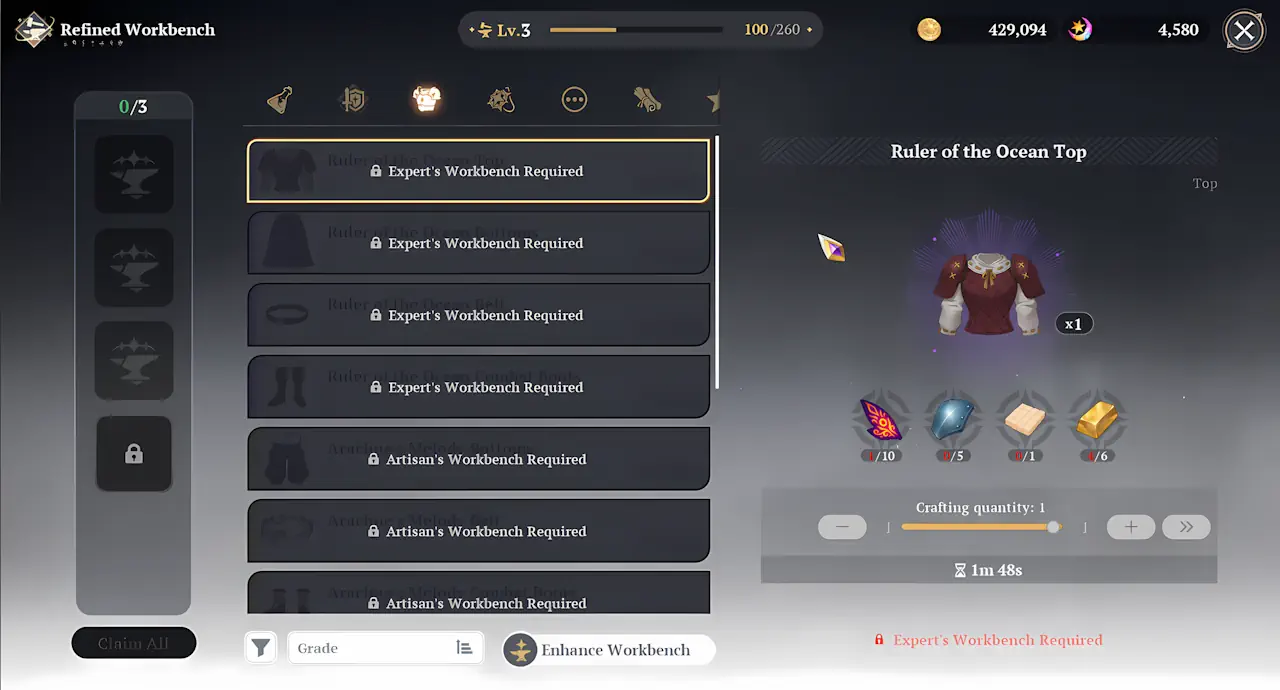
Task: Select the Ruler of the Ocean Top recipe
Action: [478, 171]
